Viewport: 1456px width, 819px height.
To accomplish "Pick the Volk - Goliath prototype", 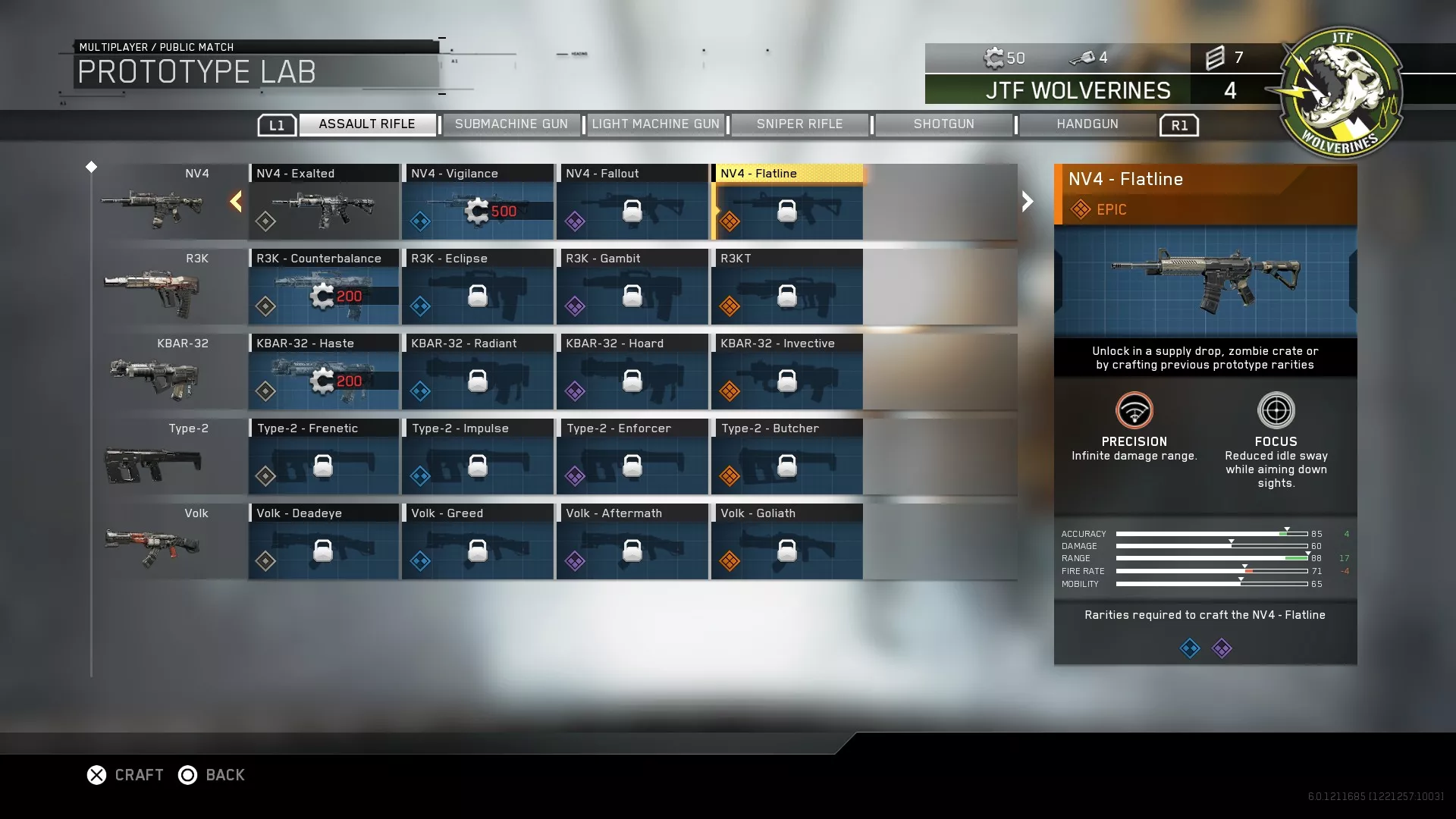I will coord(787,542).
